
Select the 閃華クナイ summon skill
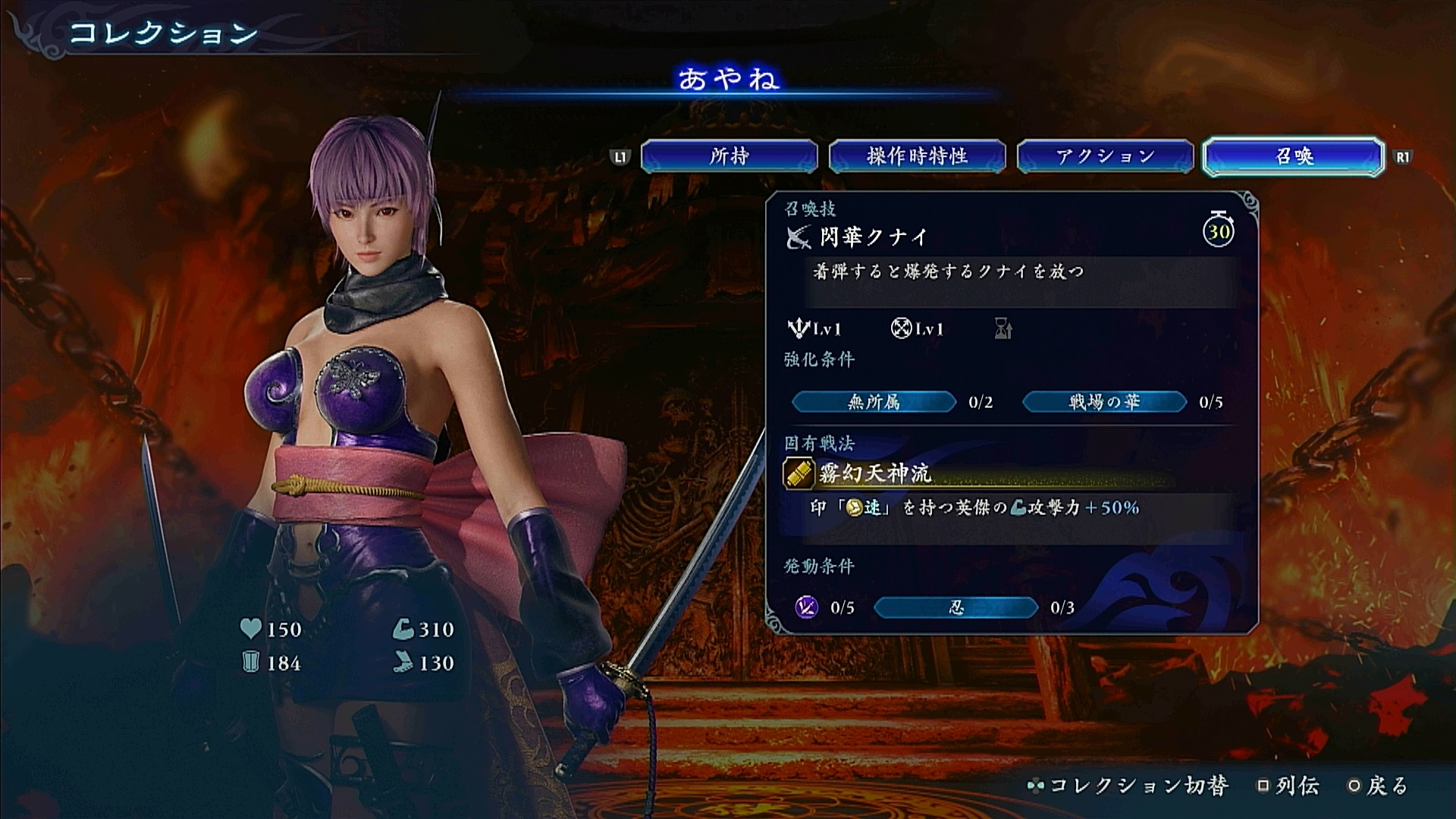874,237
